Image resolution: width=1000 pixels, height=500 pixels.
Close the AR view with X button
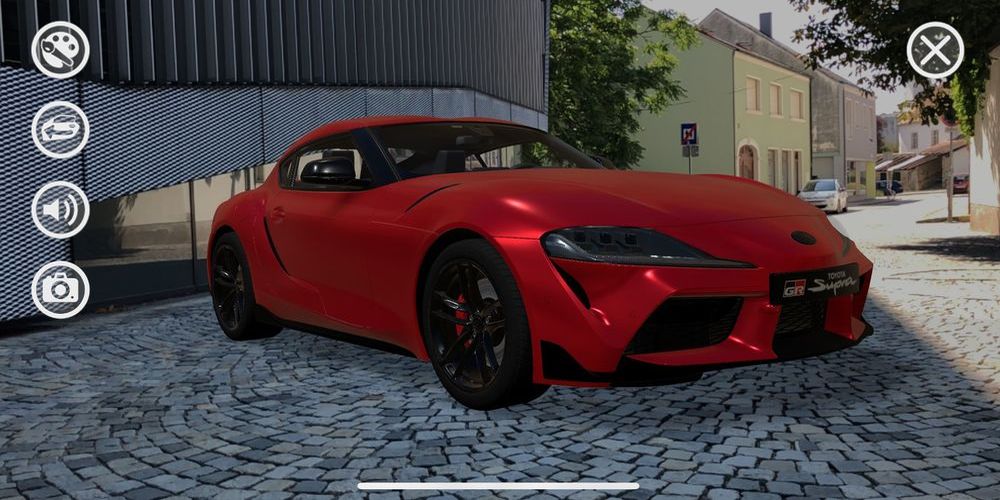click(x=935, y=50)
